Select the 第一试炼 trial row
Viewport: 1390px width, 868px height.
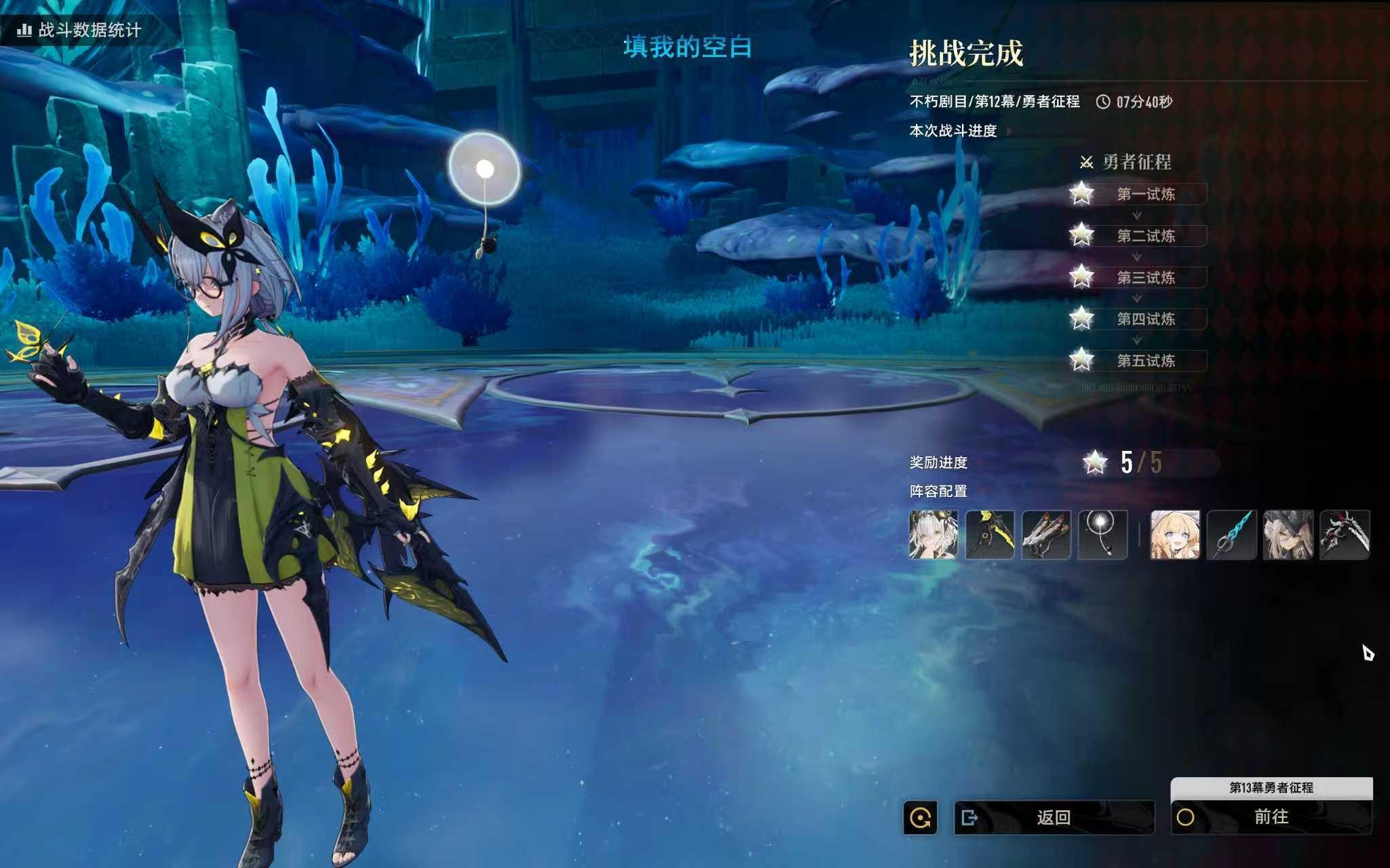pyautogui.click(x=1145, y=195)
